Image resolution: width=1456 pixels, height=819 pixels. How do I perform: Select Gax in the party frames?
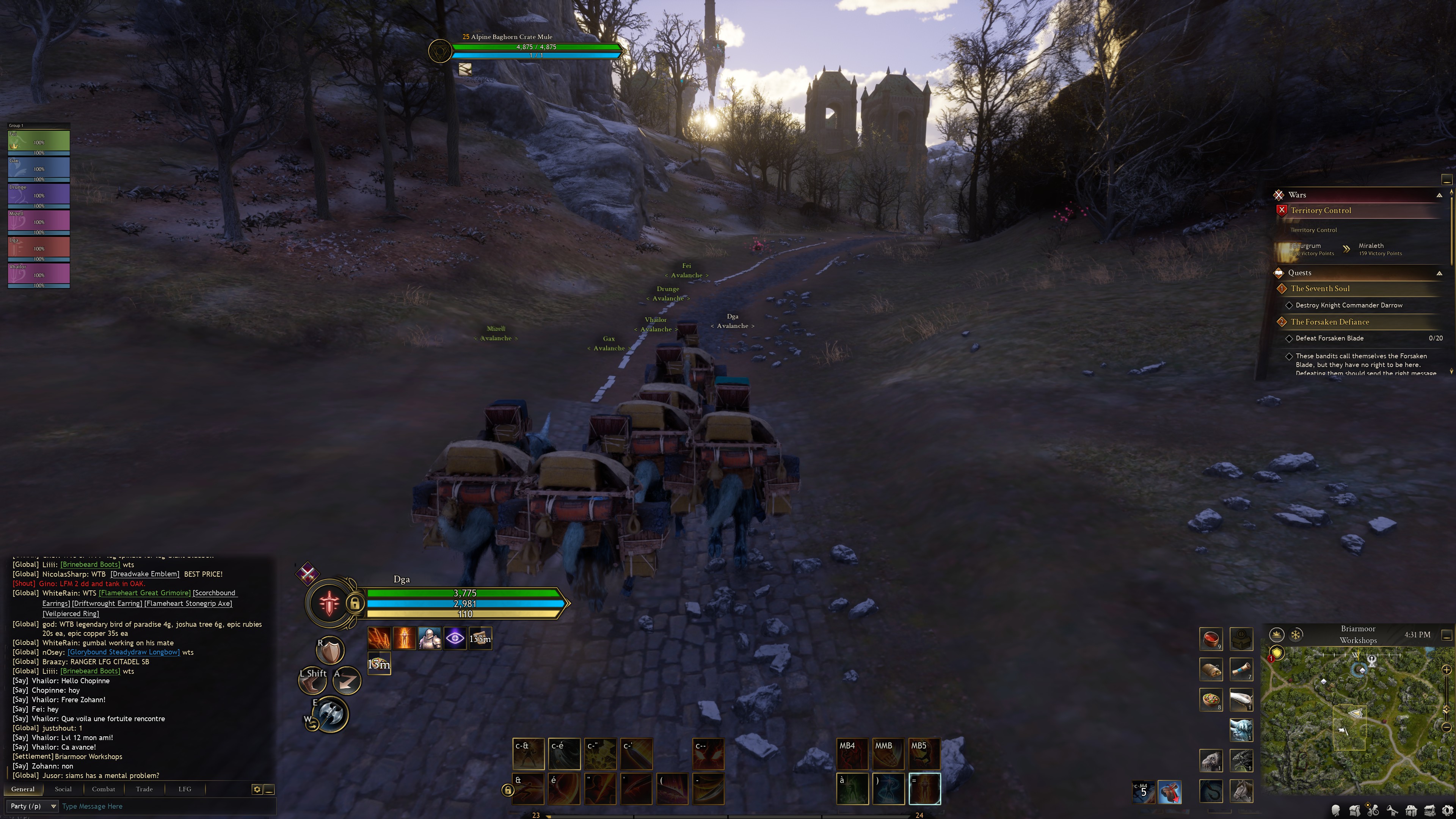click(x=38, y=168)
